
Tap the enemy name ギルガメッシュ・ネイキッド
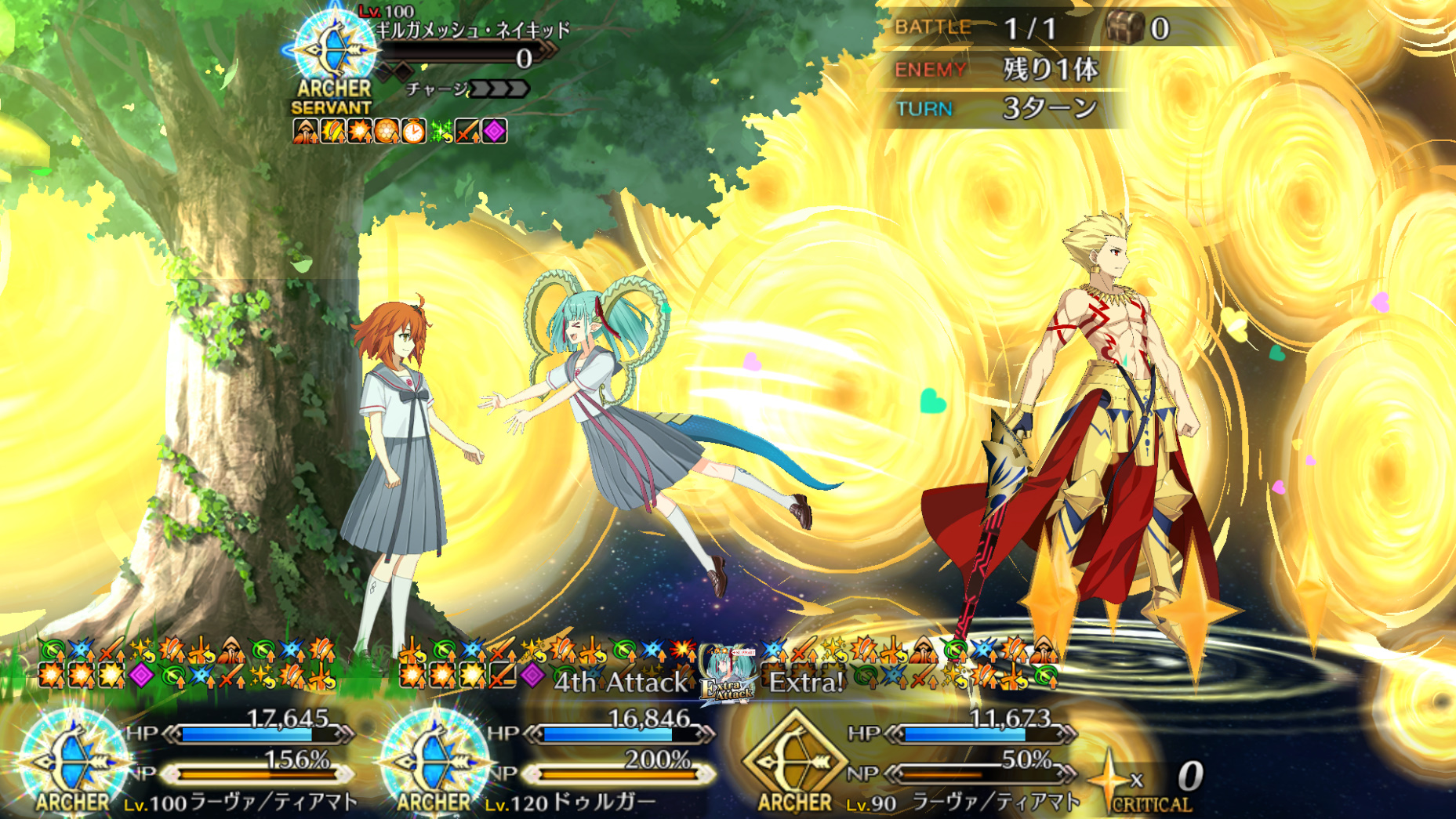tap(473, 31)
